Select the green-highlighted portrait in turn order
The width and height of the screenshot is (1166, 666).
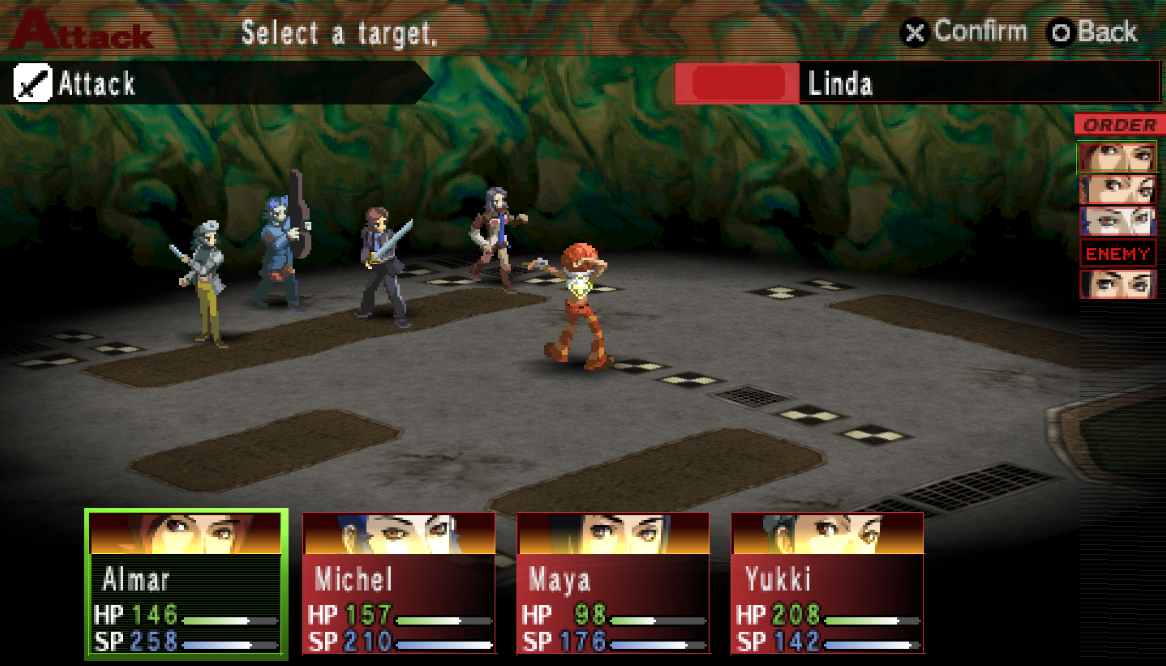coord(1117,157)
